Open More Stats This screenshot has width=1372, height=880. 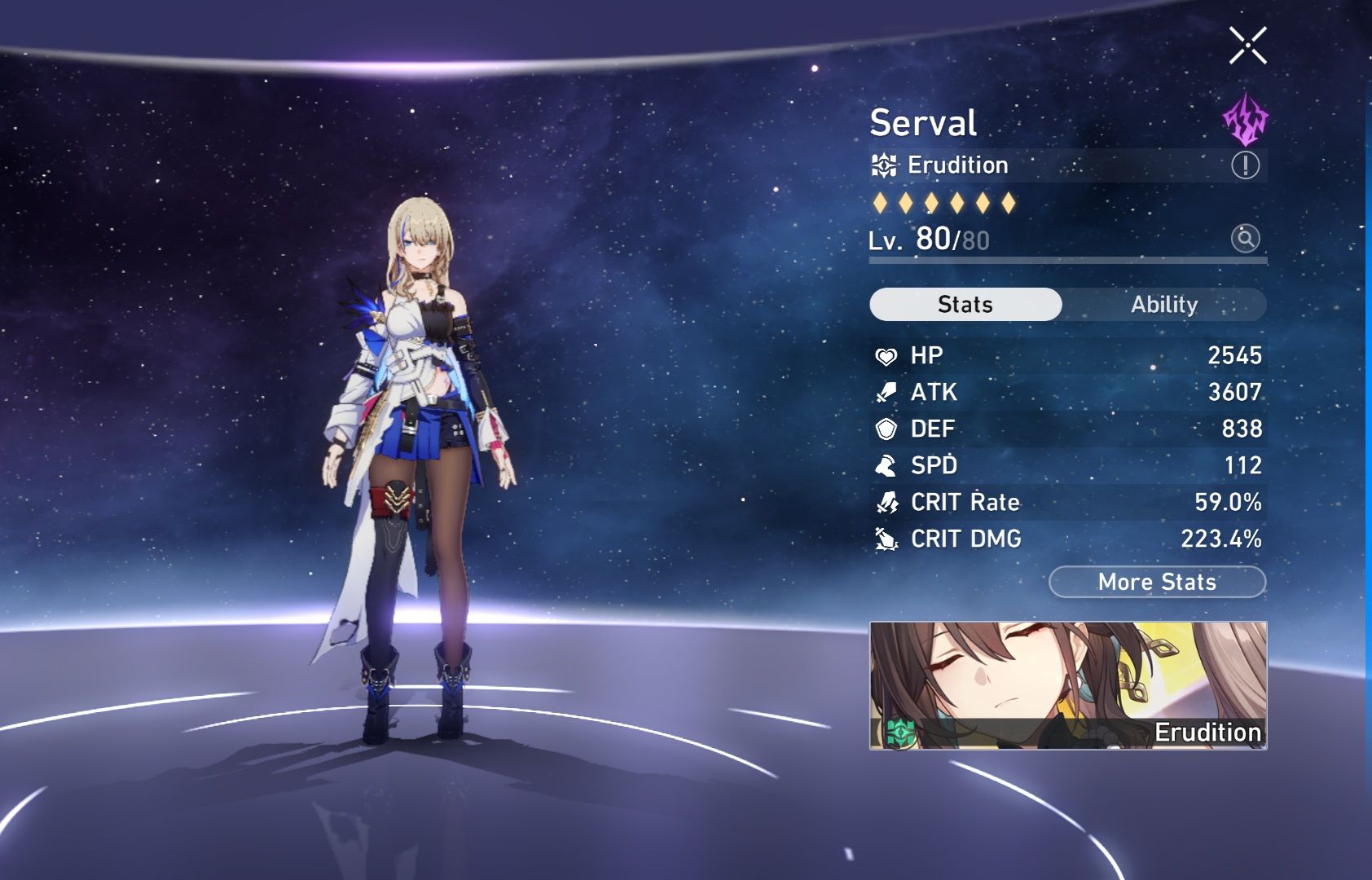point(1156,582)
